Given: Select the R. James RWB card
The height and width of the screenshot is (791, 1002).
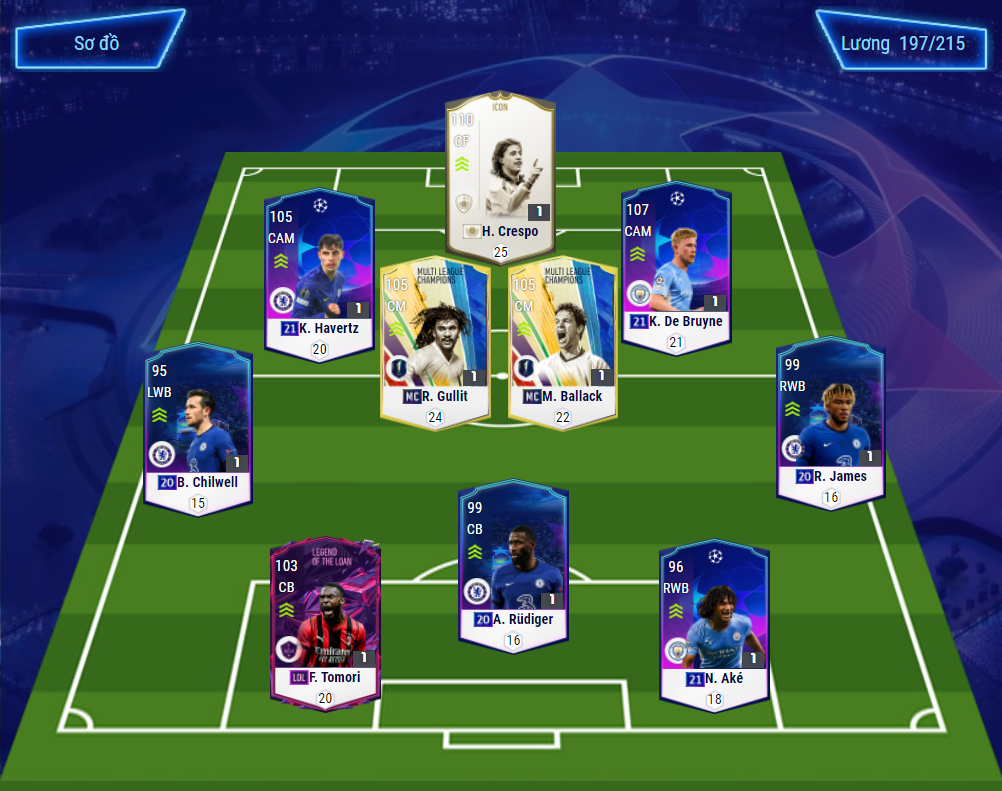Looking at the screenshot, I should [x=831, y=418].
